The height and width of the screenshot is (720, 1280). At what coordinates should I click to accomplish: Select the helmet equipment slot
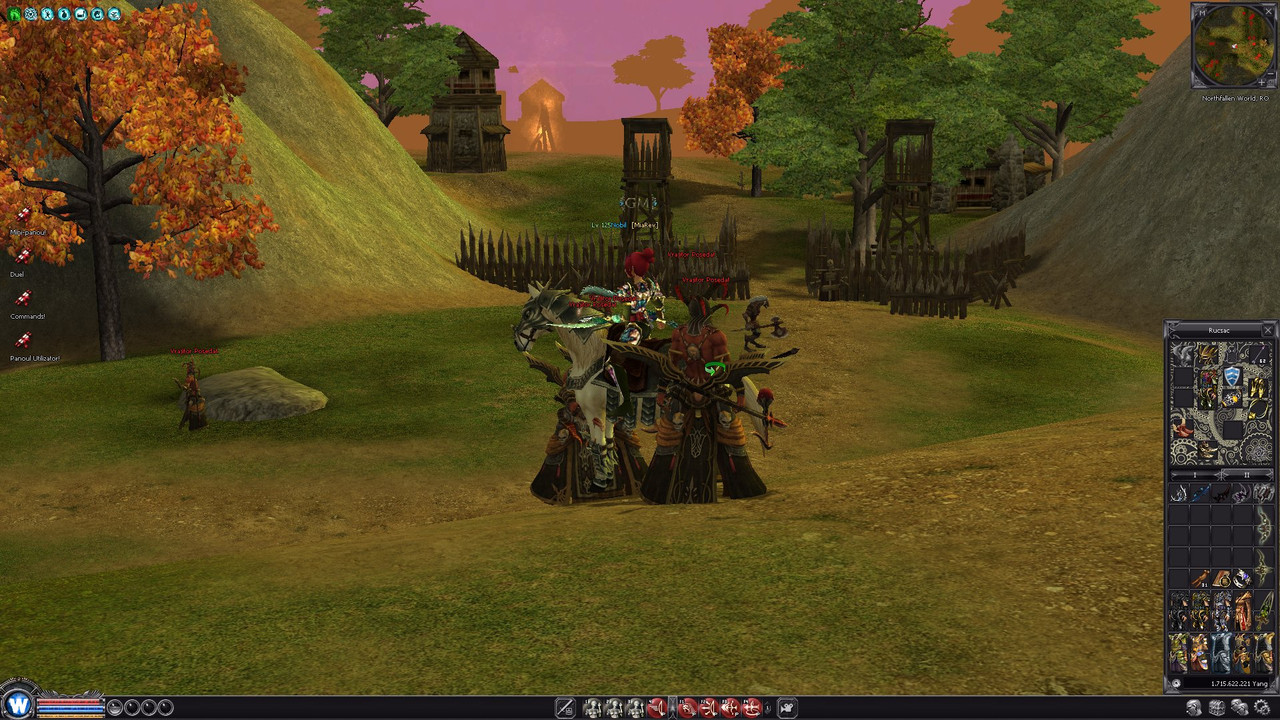(x=1209, y=356)
